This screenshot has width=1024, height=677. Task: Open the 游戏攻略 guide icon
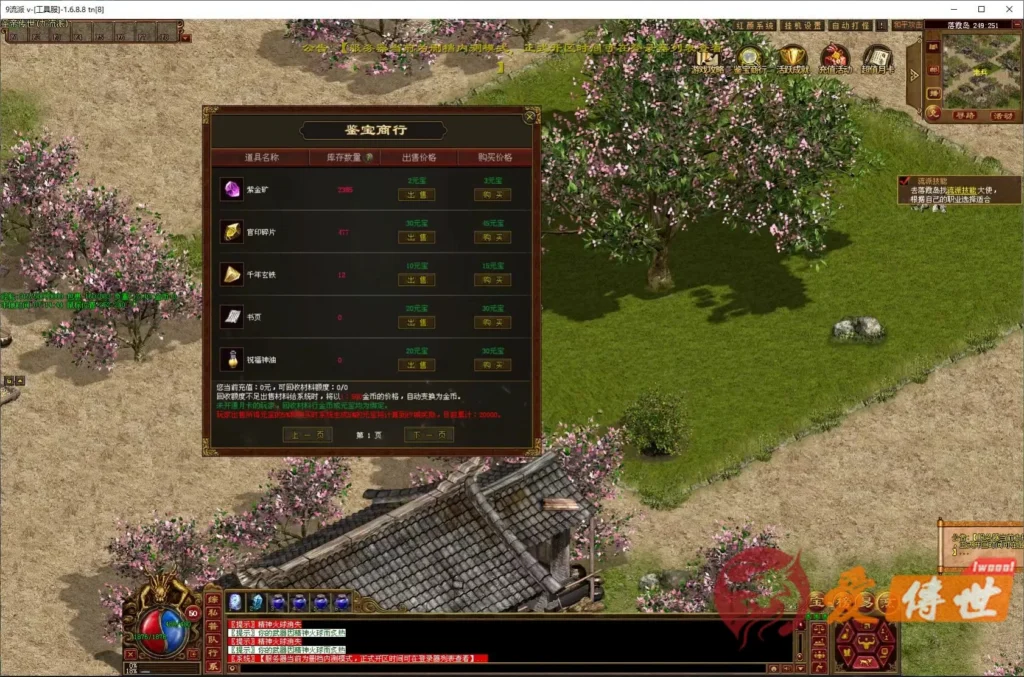pos(707,60)
